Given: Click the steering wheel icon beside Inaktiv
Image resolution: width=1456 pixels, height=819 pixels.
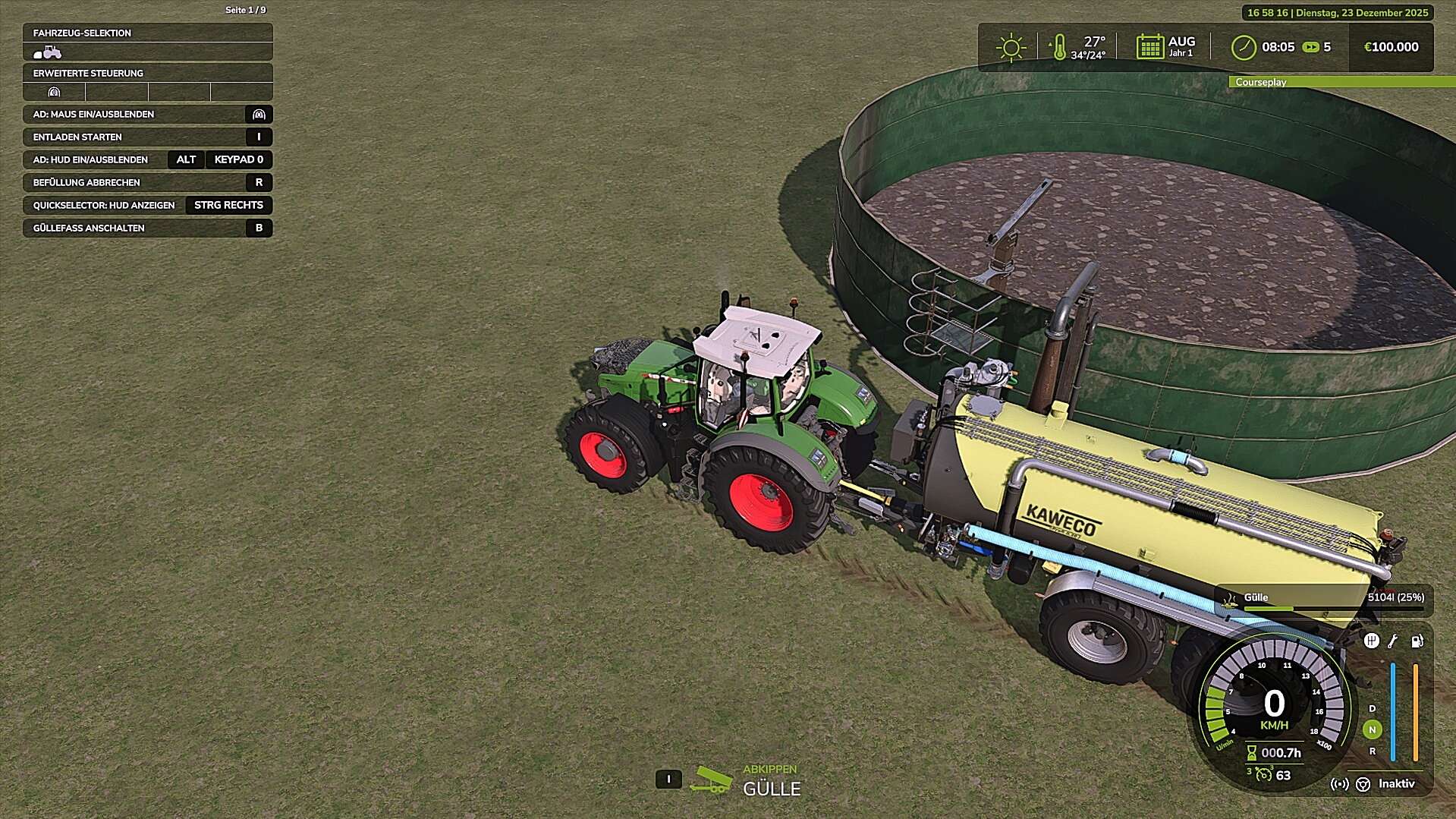Looking at the screenshot, I should 1363,784.
